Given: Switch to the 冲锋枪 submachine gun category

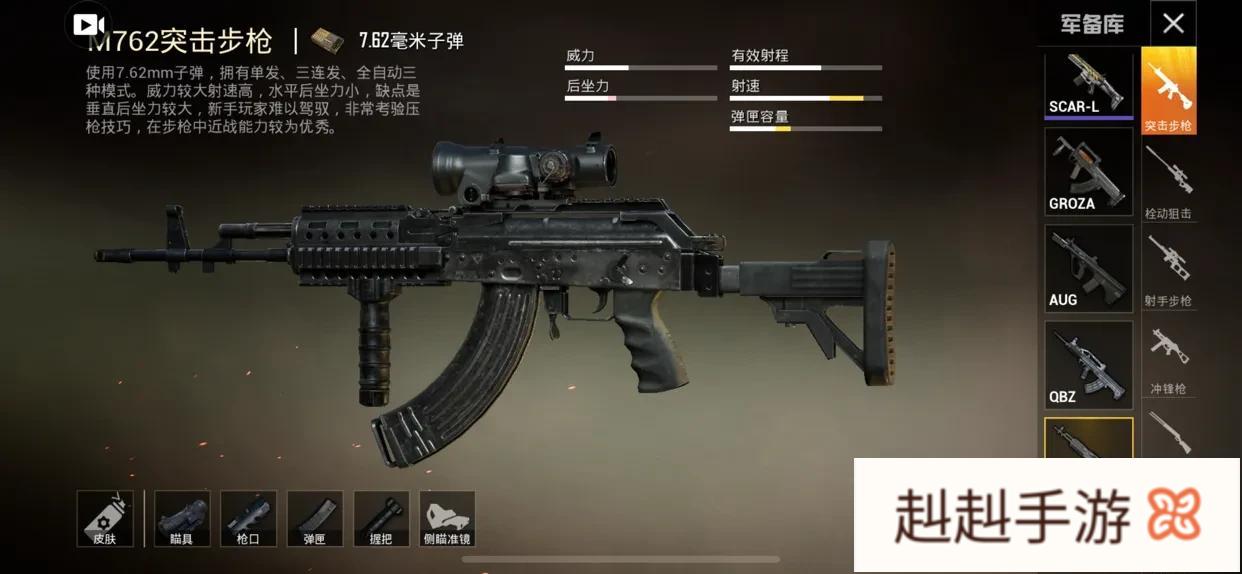Looking at the screenshot, I should (x=1168, y=358).
